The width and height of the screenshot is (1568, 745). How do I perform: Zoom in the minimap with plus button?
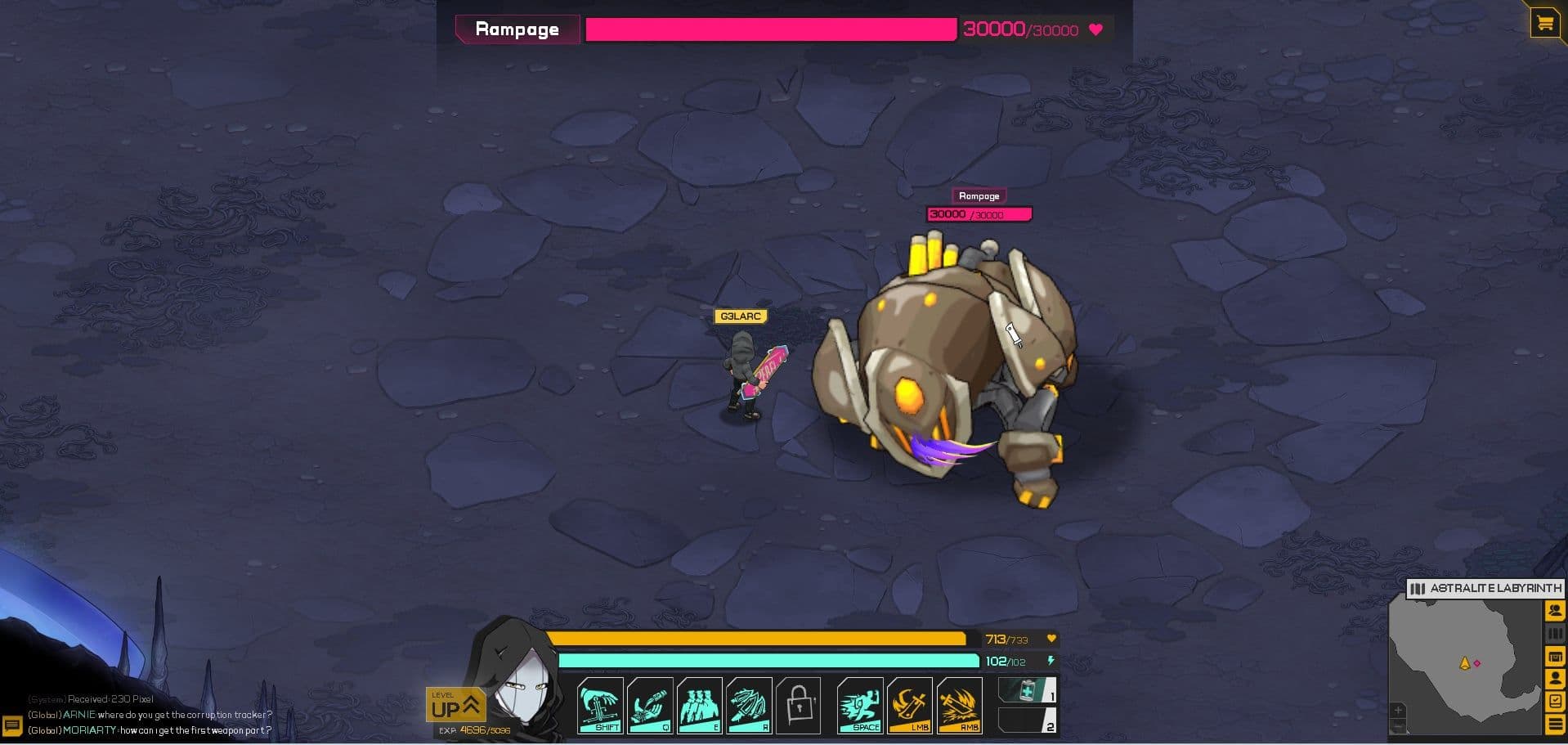tap(1398, 710)
